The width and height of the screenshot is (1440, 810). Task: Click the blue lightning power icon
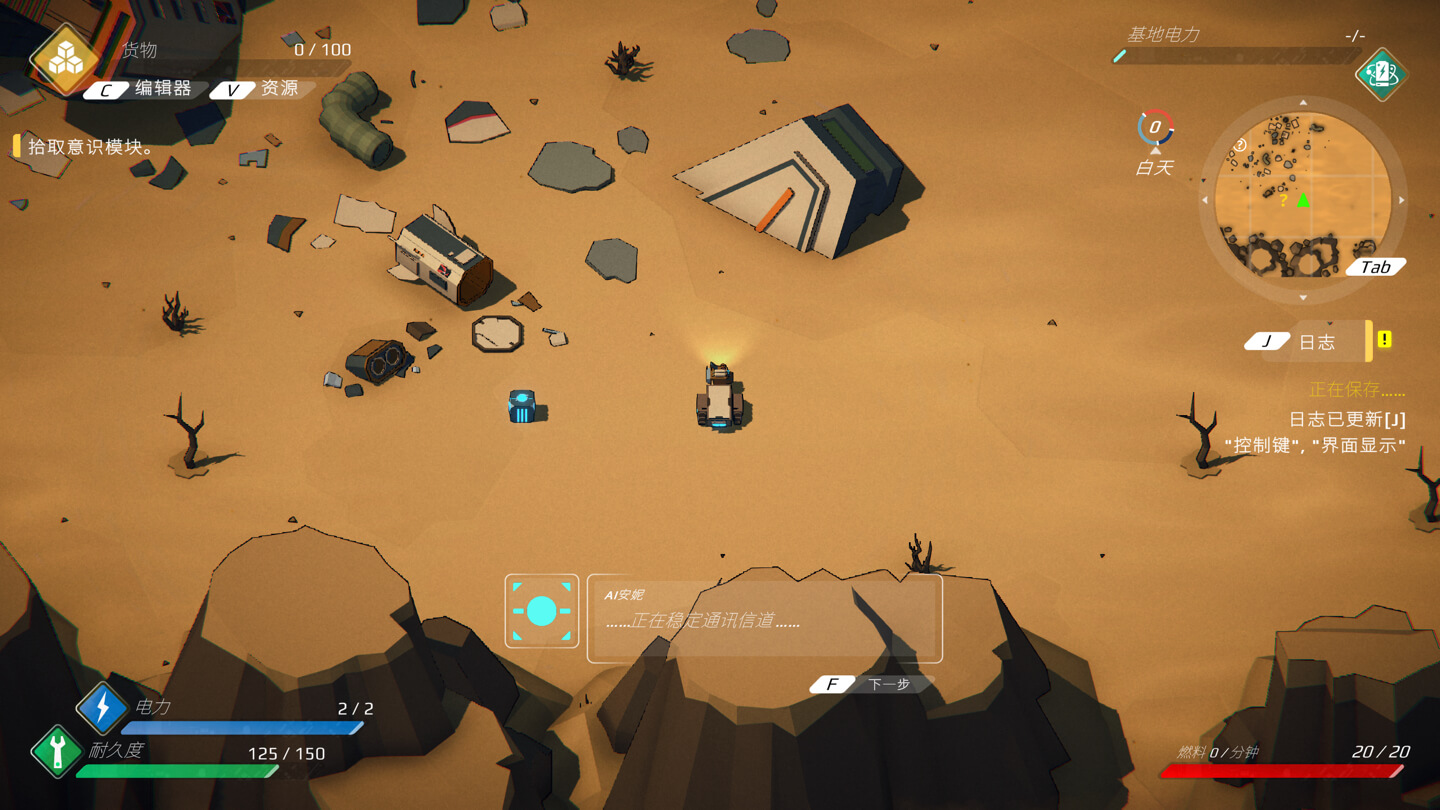(x=102, y=707)
